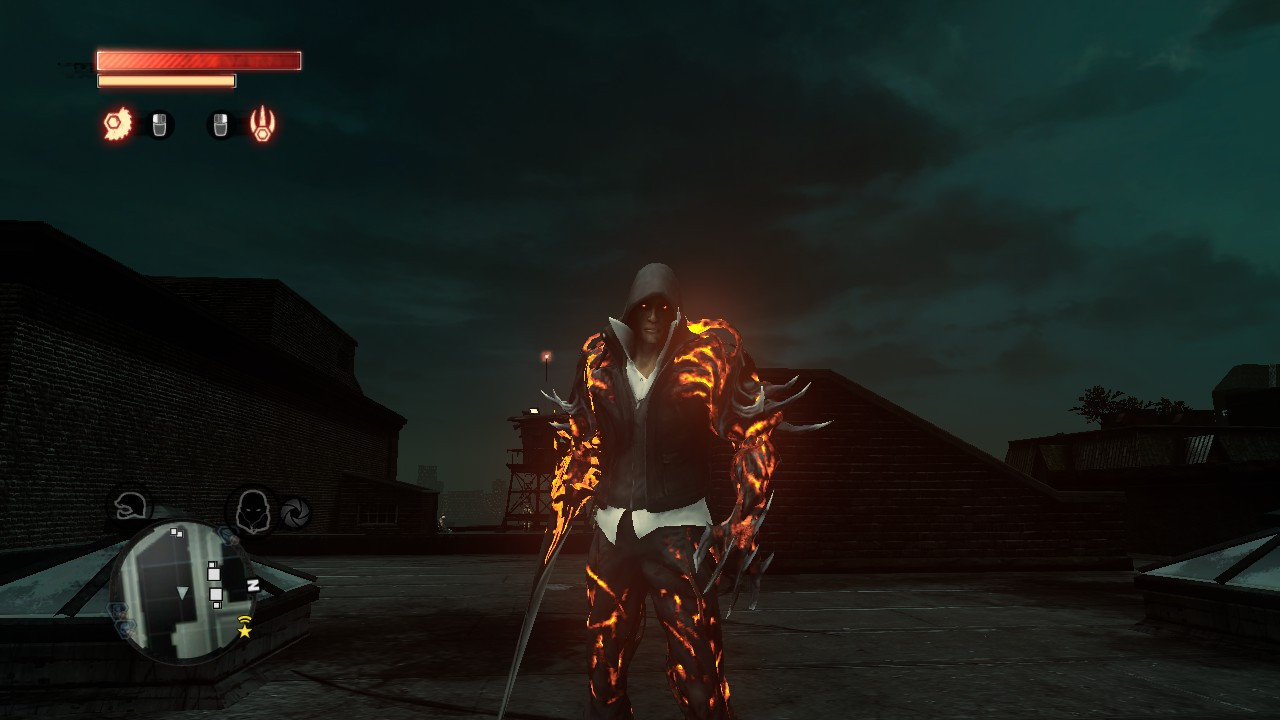Viewport: 1280px width, 720px height.
Task: Click the large white objective square on minimap
Action: tap(214, 574)
